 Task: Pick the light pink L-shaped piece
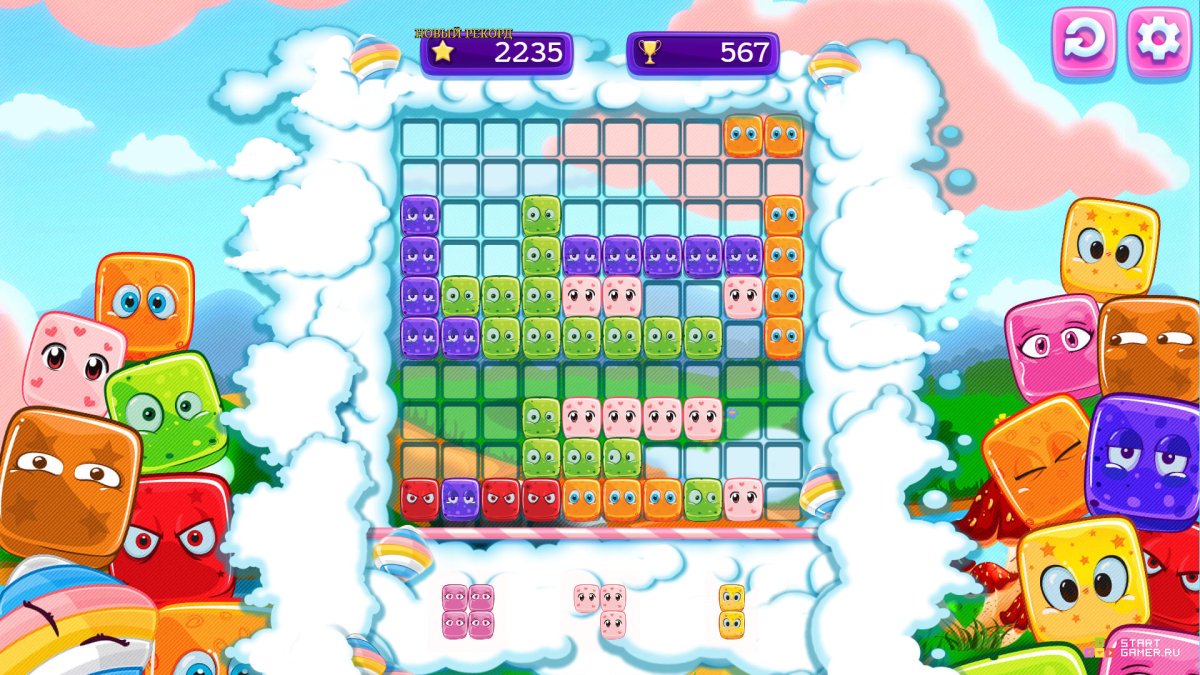pos(601,610)
